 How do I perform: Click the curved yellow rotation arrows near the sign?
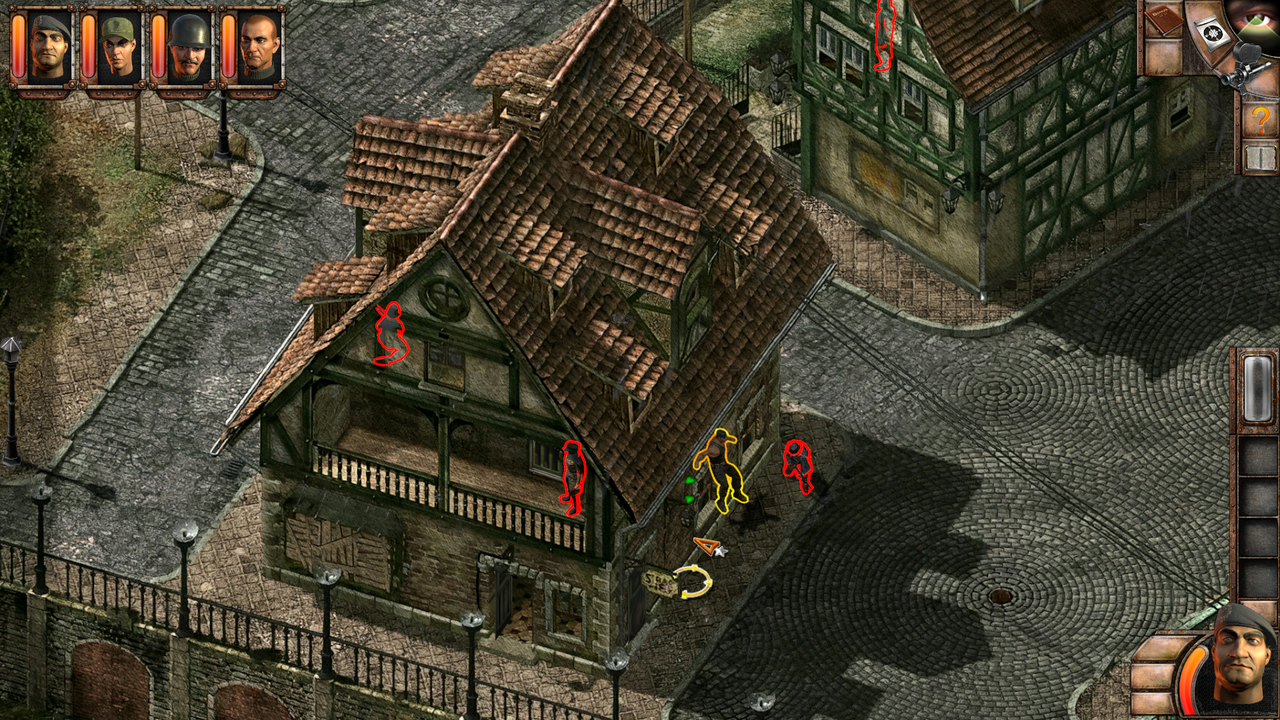[693, 581]
